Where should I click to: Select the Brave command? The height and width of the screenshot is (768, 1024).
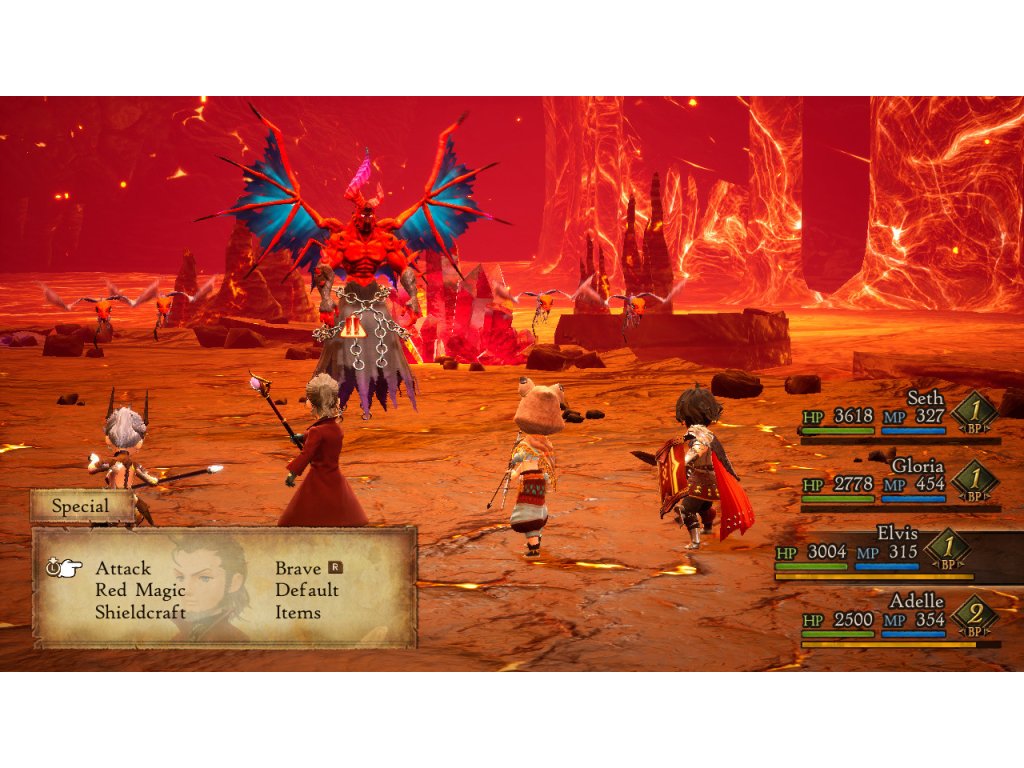pyautogui.click(x=299, y=568)
